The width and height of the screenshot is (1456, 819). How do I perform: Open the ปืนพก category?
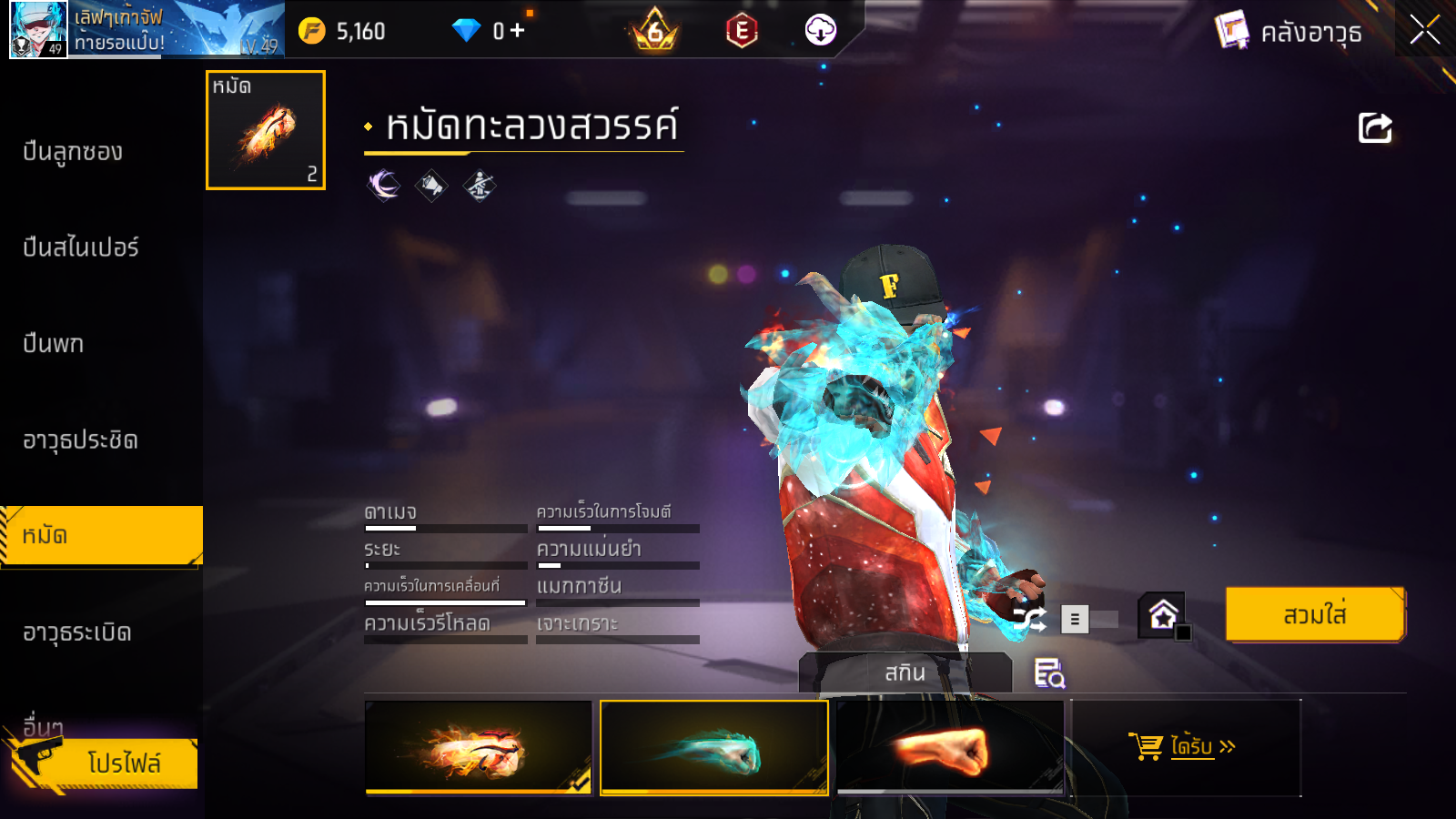coord(54,344)
